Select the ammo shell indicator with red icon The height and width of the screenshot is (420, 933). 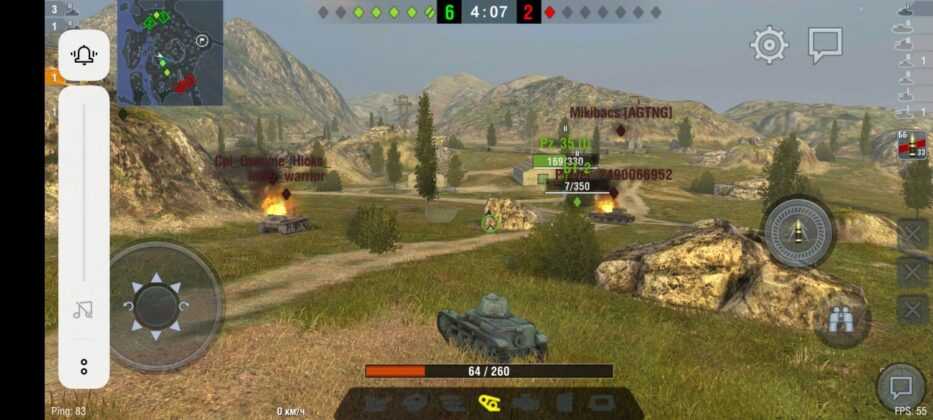coord(911,146)
